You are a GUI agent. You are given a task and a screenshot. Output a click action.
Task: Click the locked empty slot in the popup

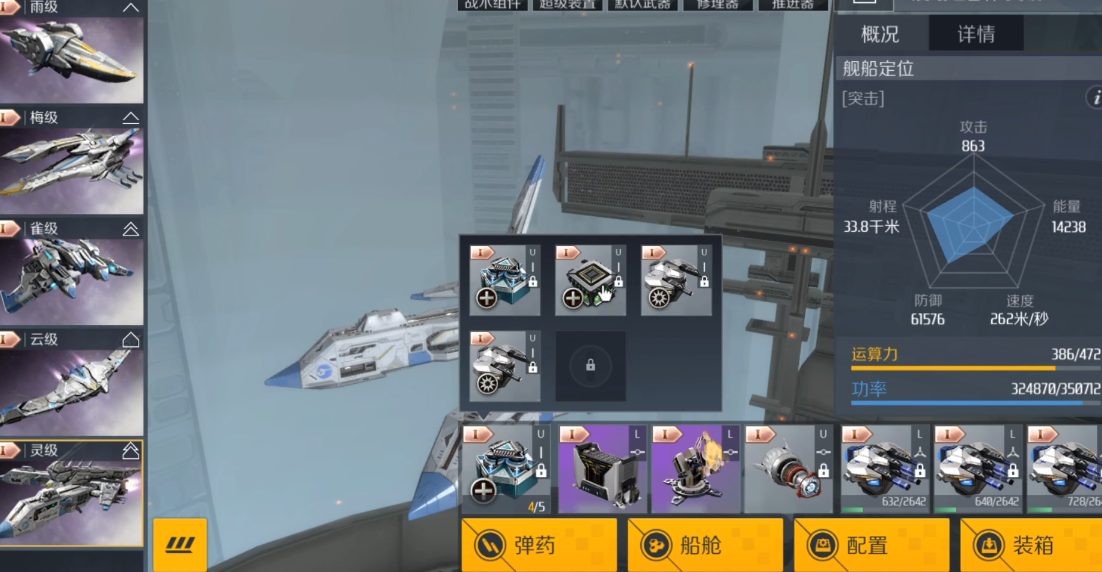pos(591,367)
